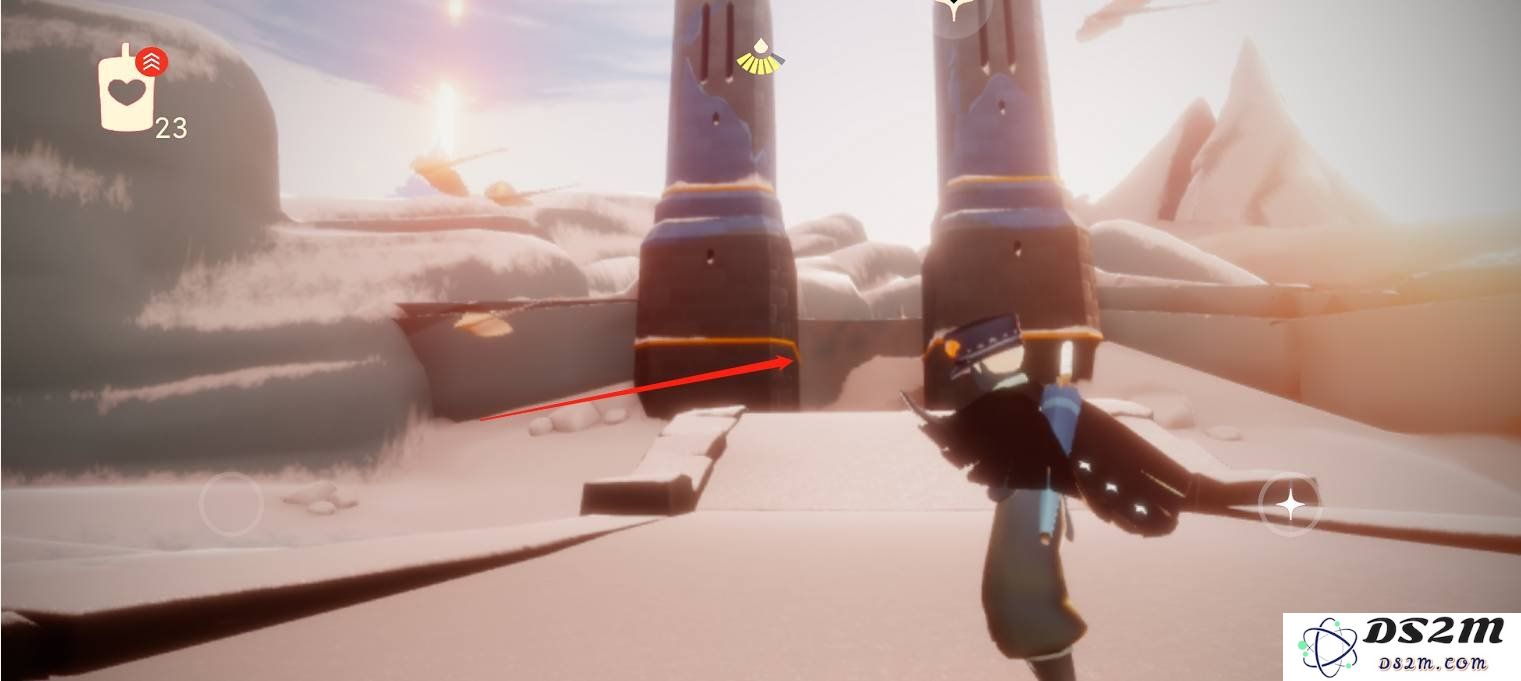Tap the yellow winged light fan icon

click(x=761, y=59)
